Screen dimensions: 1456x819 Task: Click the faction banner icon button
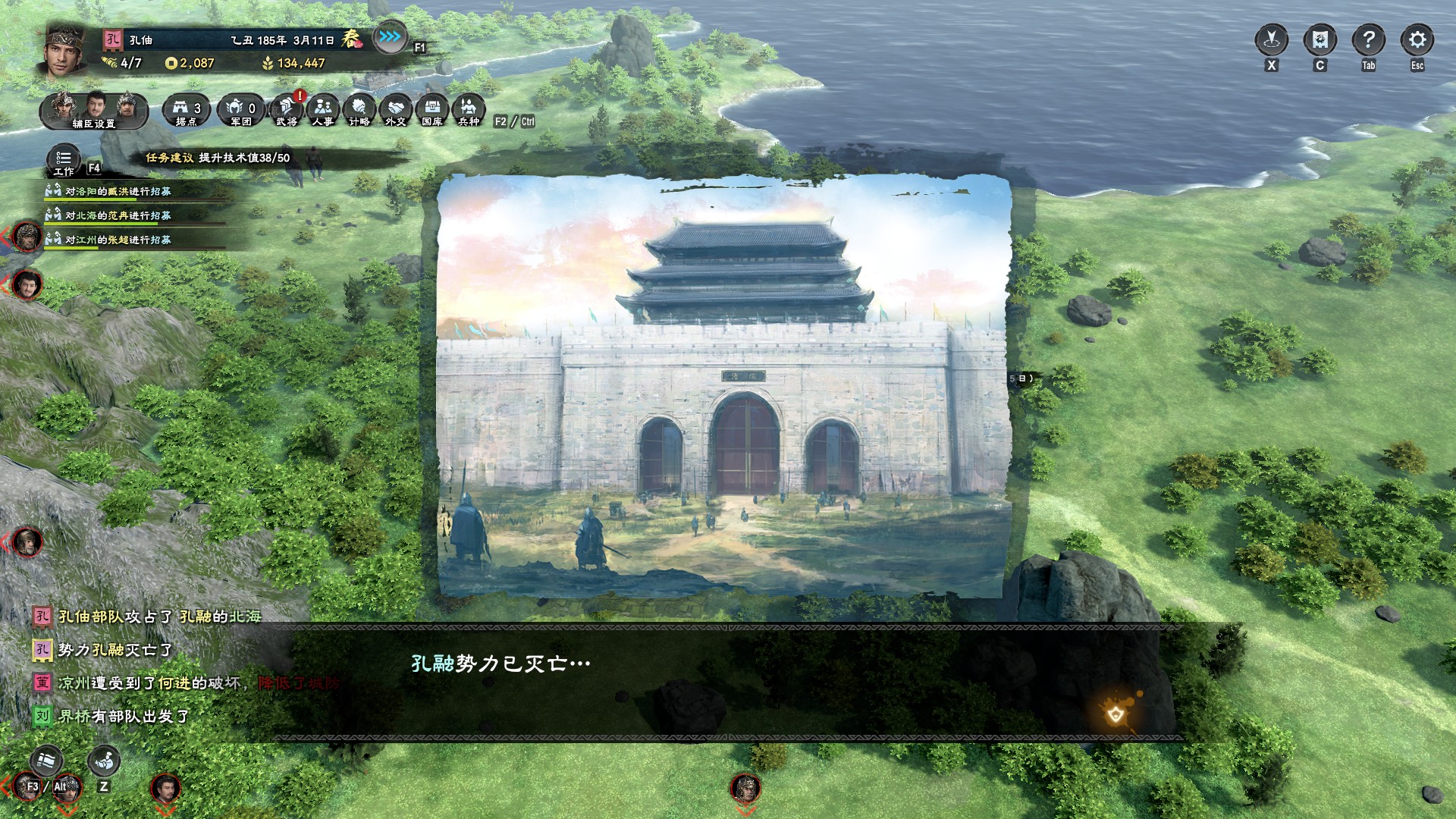(1319, 40)
